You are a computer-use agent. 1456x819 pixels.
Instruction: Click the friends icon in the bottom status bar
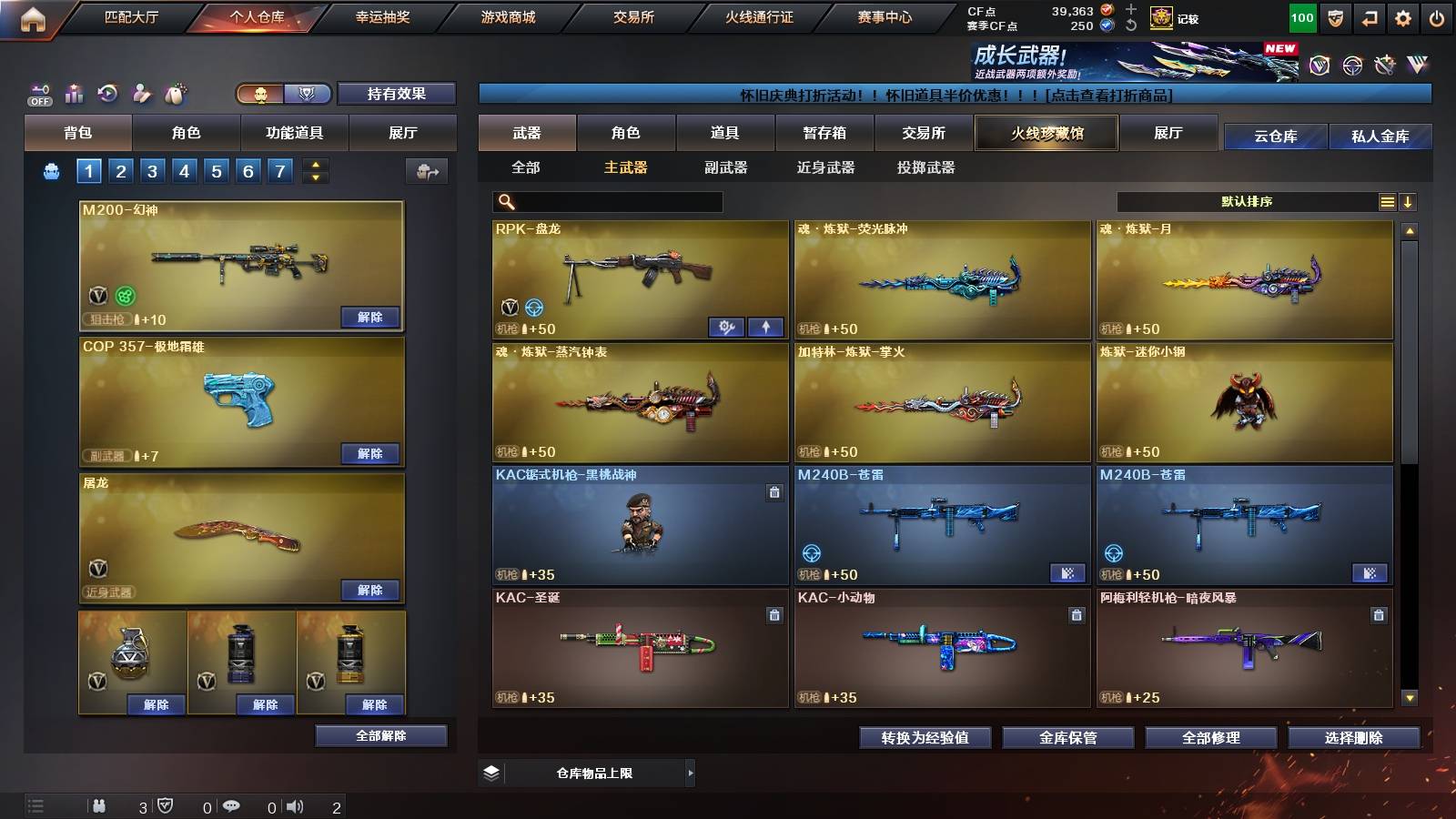point(100,805)
